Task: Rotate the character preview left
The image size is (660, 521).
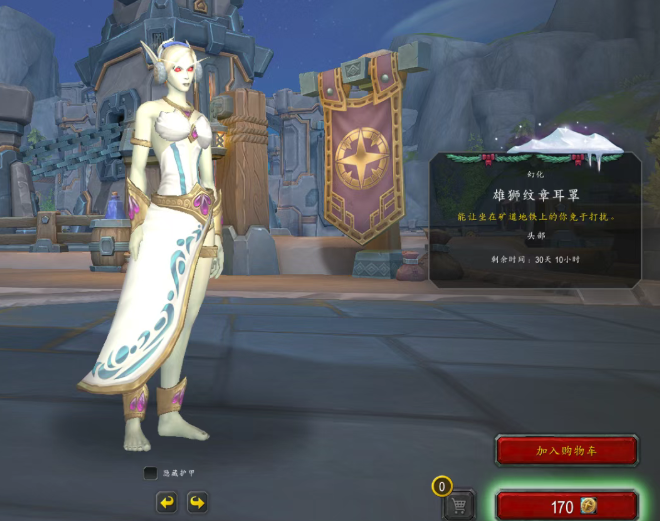Action: (x=166, y=502)
